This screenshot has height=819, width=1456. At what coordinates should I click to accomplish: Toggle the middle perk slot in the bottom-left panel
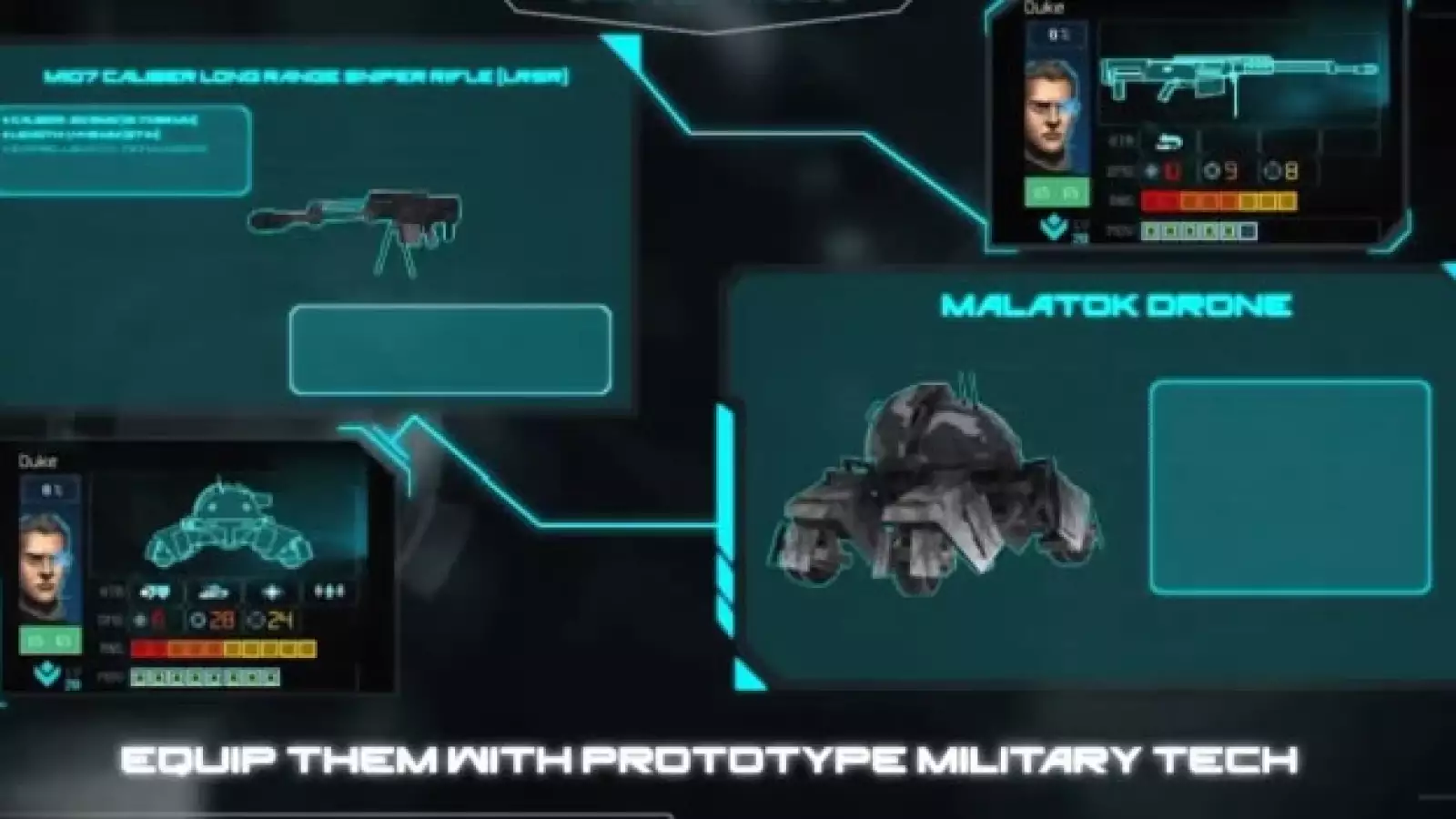point(205,677)
